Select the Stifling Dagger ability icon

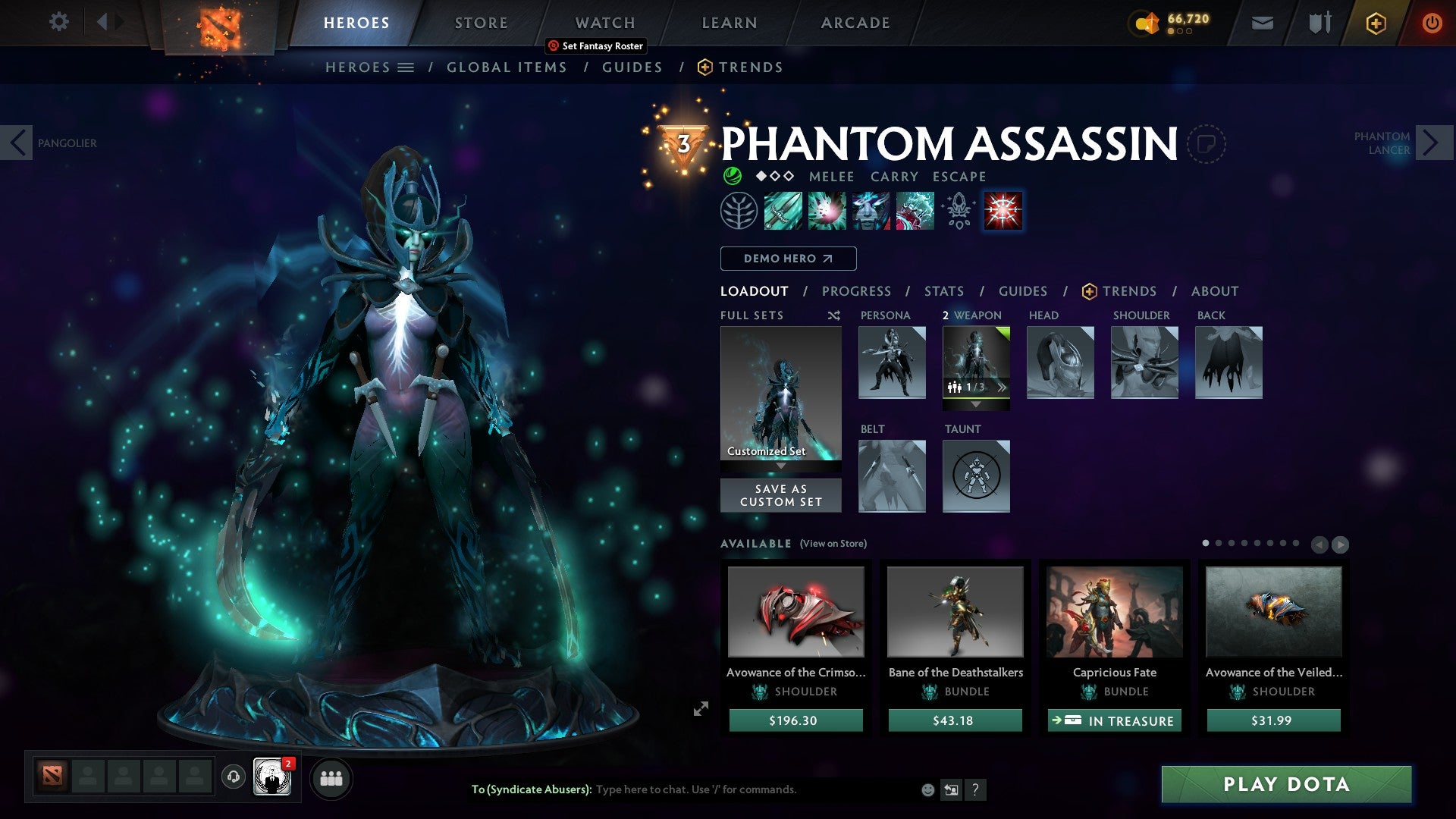pos(783,211)
